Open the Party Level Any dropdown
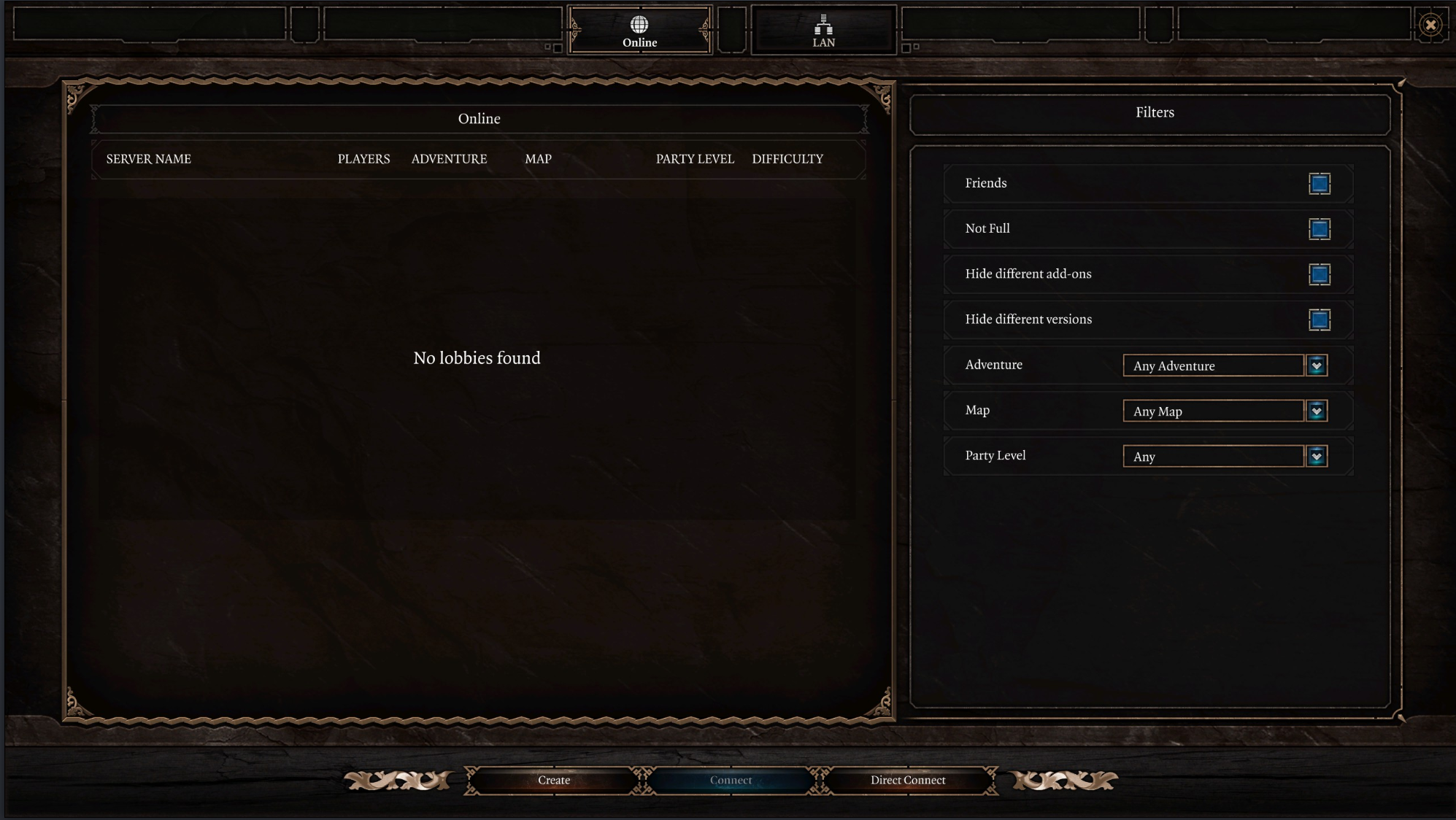Image resolution: width=1456 pixels, height=820 pixels. 1213,456
